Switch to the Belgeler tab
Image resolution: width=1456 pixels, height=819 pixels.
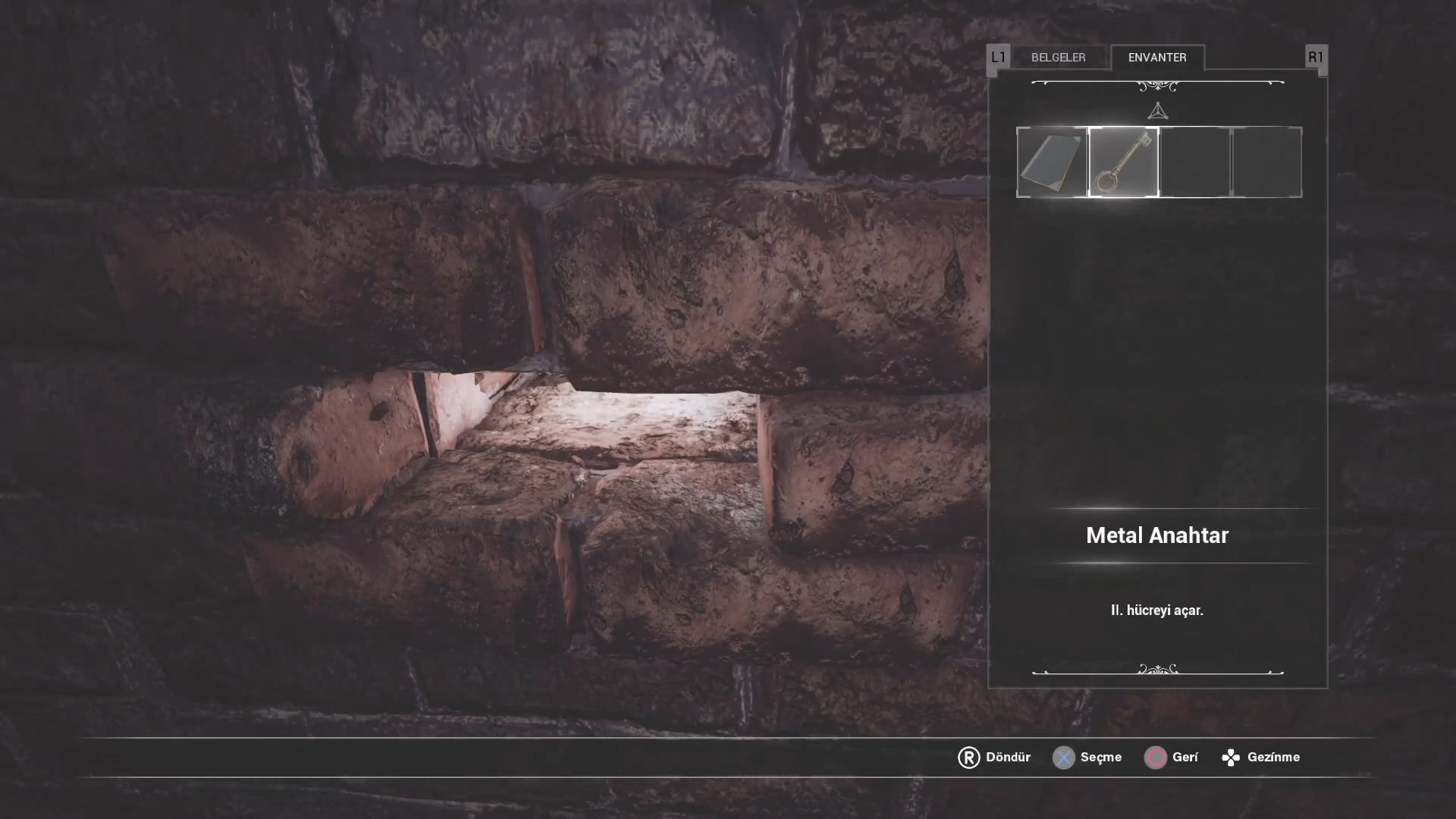click(x=1058, y=58)
